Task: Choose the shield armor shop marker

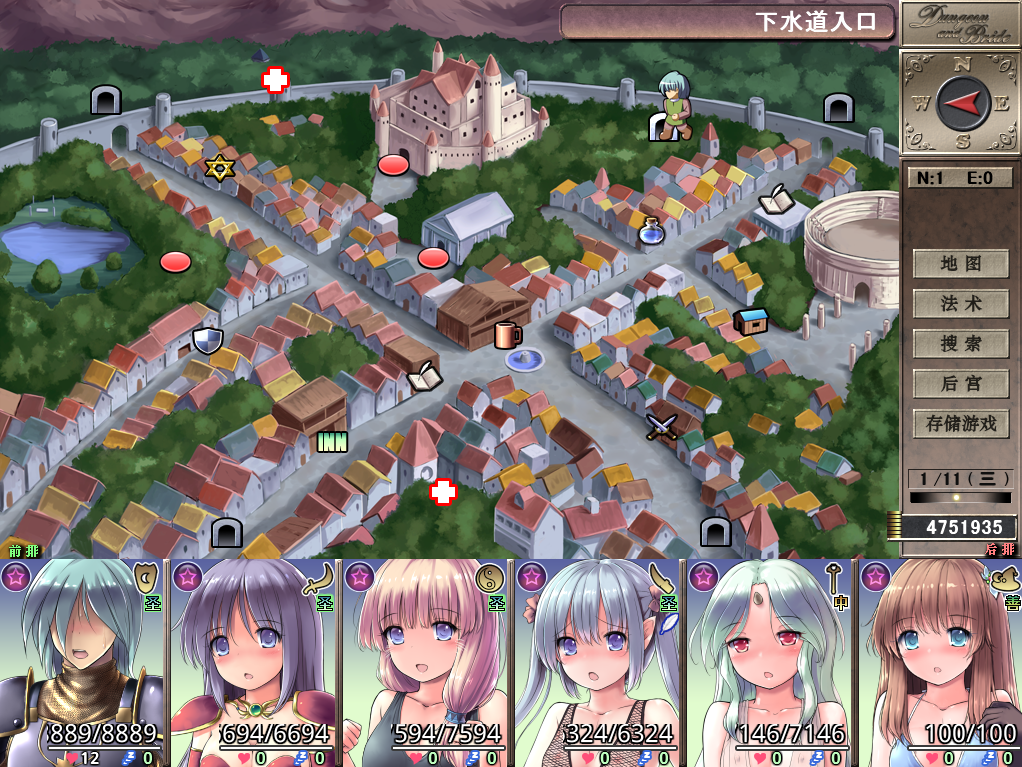Action: (207, 341)
